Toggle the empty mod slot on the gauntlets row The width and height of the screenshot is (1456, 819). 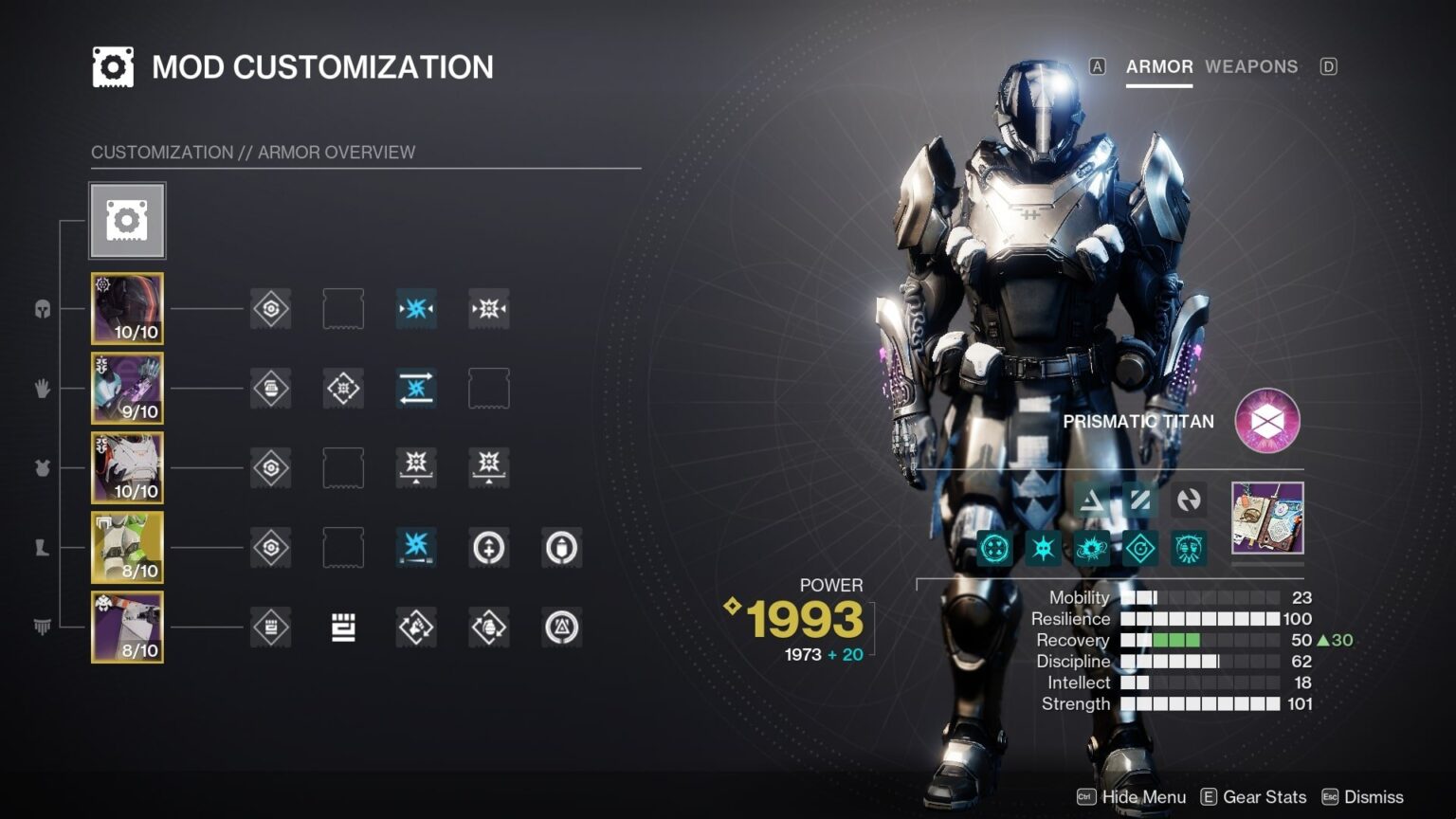coord(488,388)
